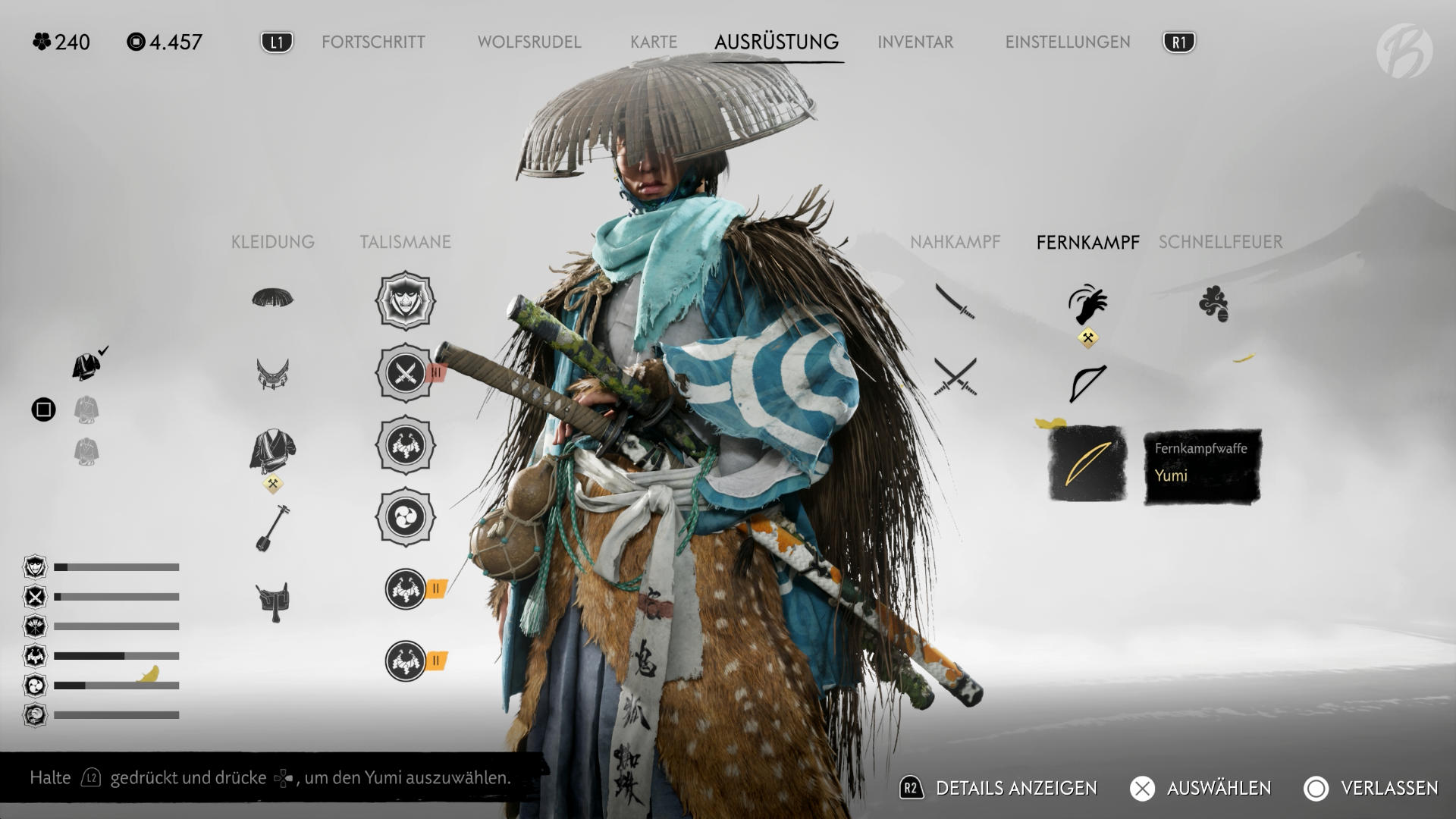
Task: Select the highlighted Yumi bow tile
Action: 1087,463
